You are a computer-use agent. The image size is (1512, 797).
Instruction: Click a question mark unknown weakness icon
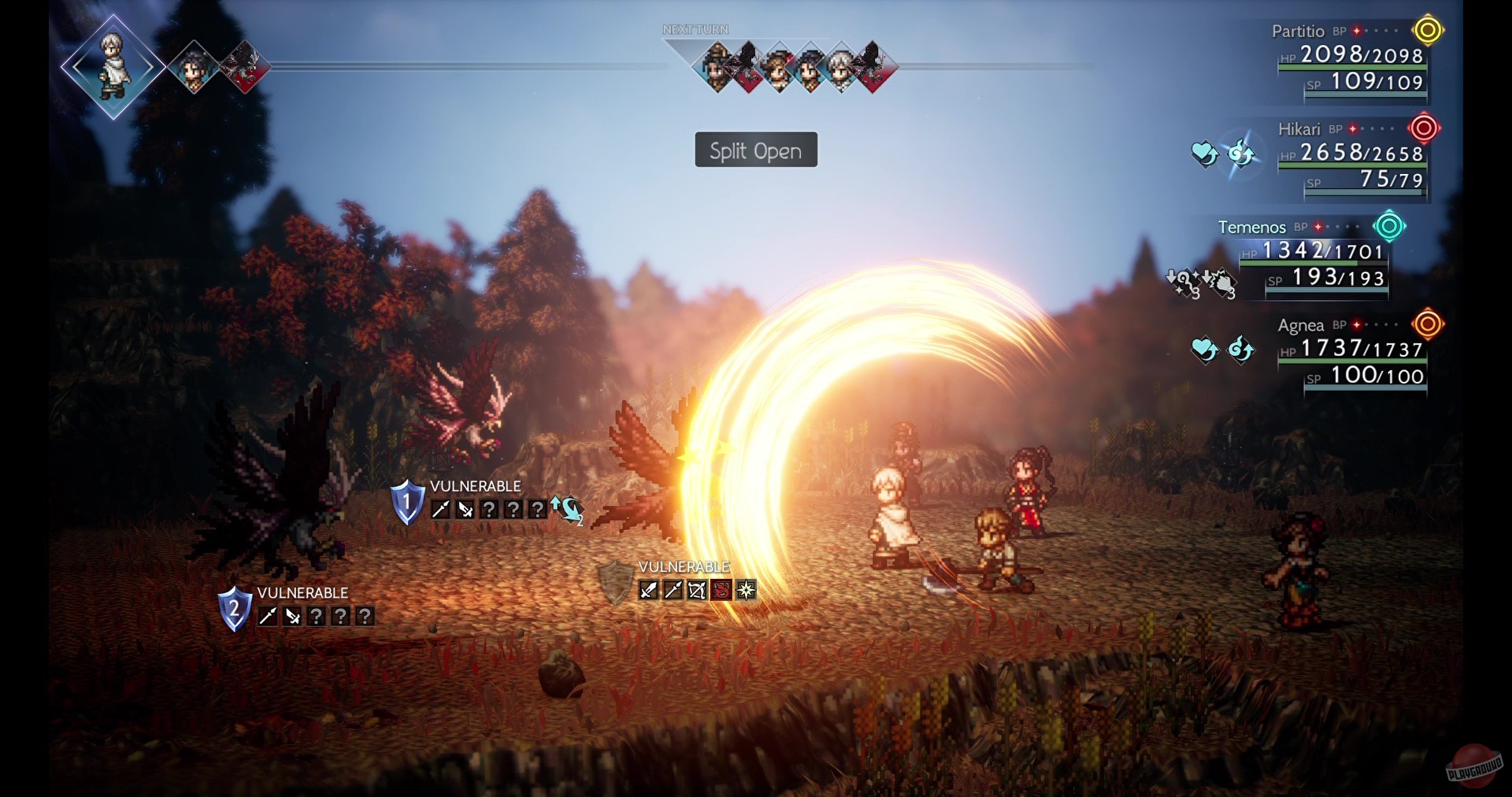490,510
